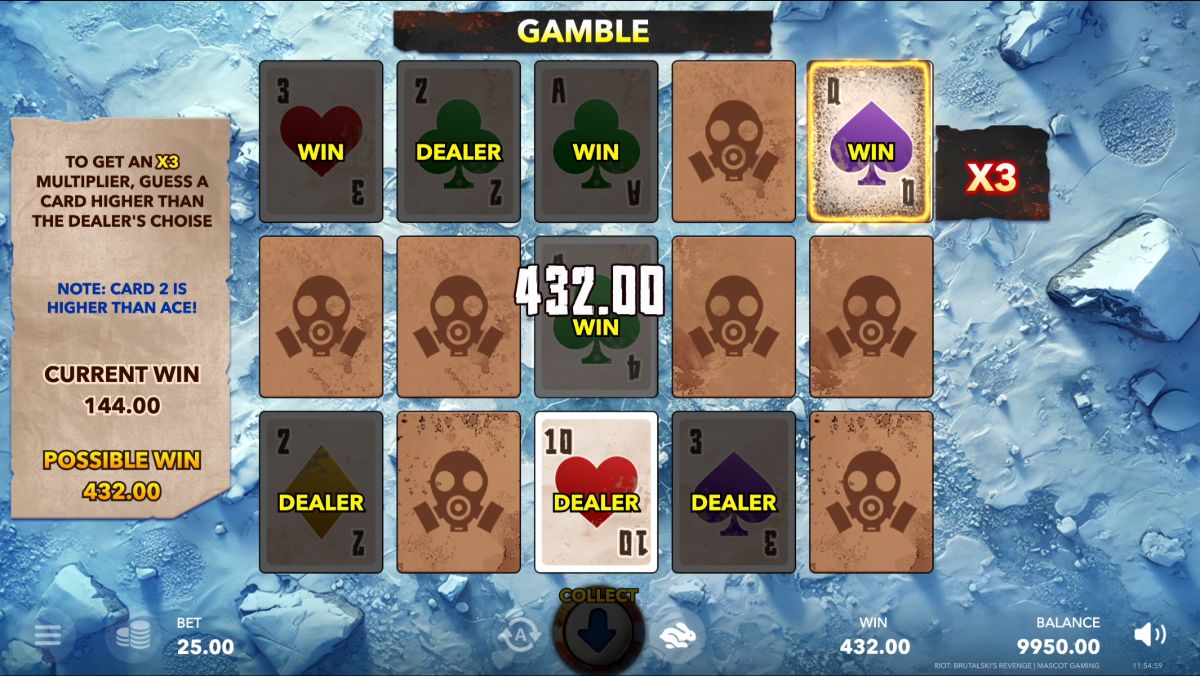Choose the 3 of spades dealer card

pyautogui.click(x=733, y=491)
